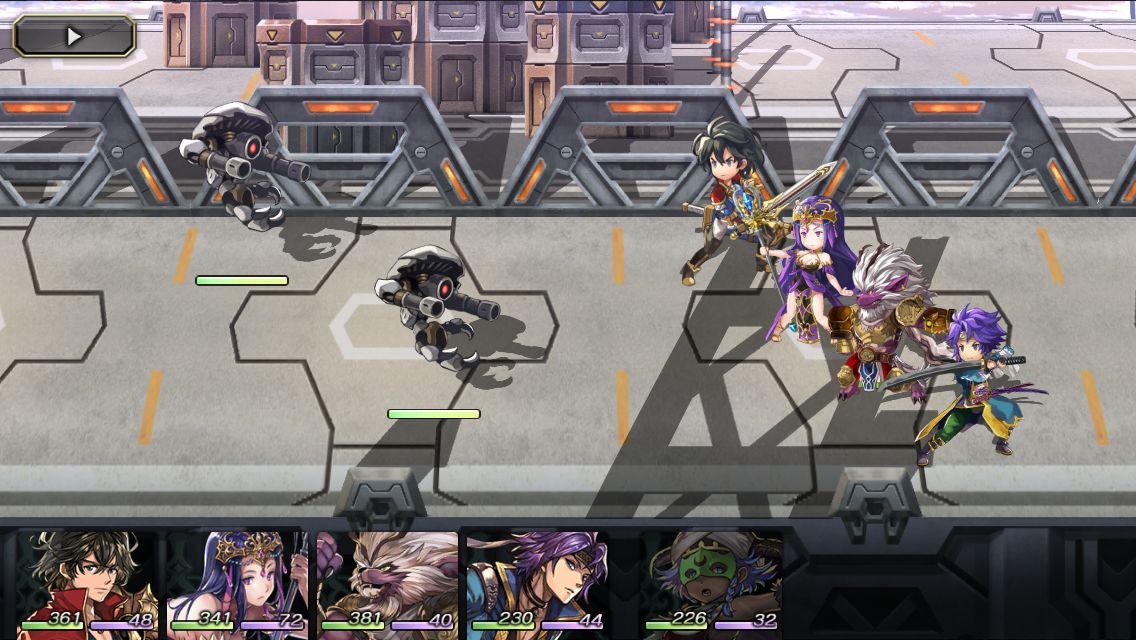The width and height of the screenshot is (1136, 640).
Task: Click the play speed button
Action: click(74, 36)
